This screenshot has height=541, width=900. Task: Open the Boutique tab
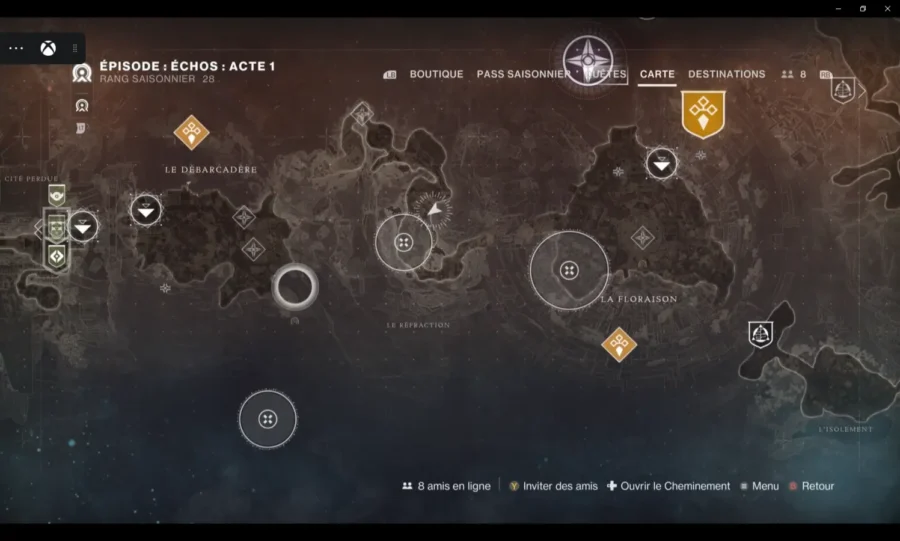pos(436,74)
